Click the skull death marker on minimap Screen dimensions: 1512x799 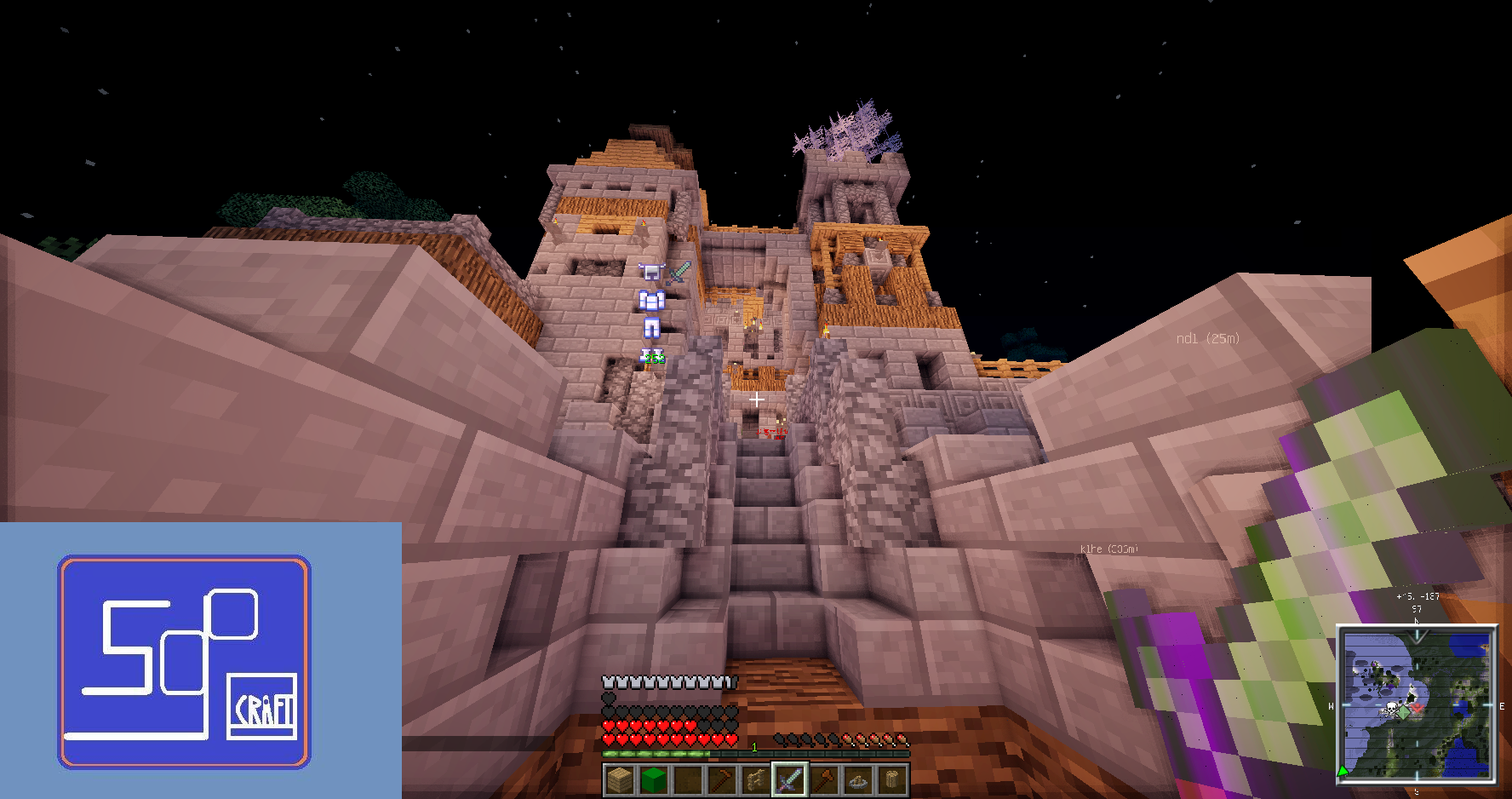click(1391, 709)
